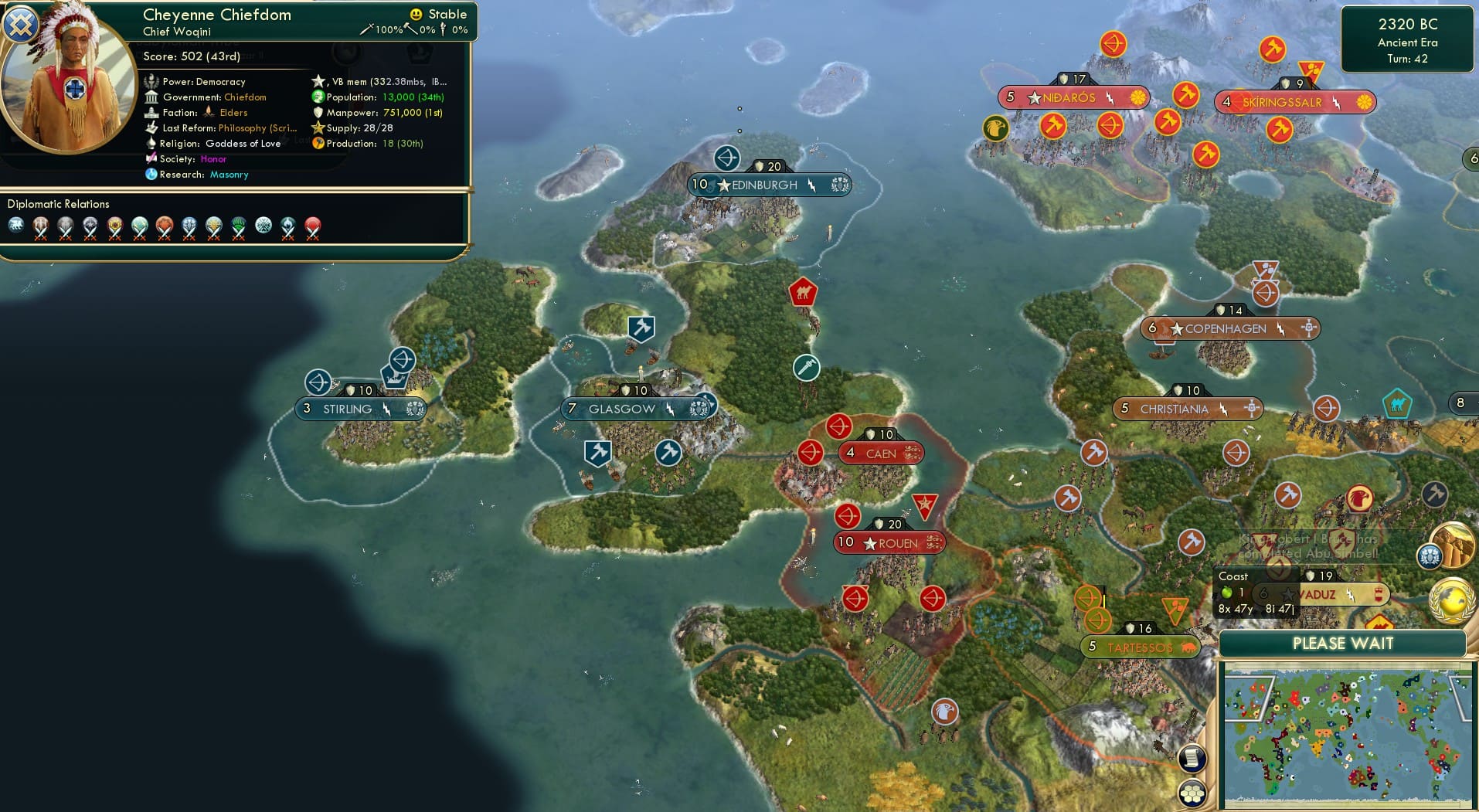1479x812 pixels.
Task: Click the Rouen city banner
Action: (889, 543)
